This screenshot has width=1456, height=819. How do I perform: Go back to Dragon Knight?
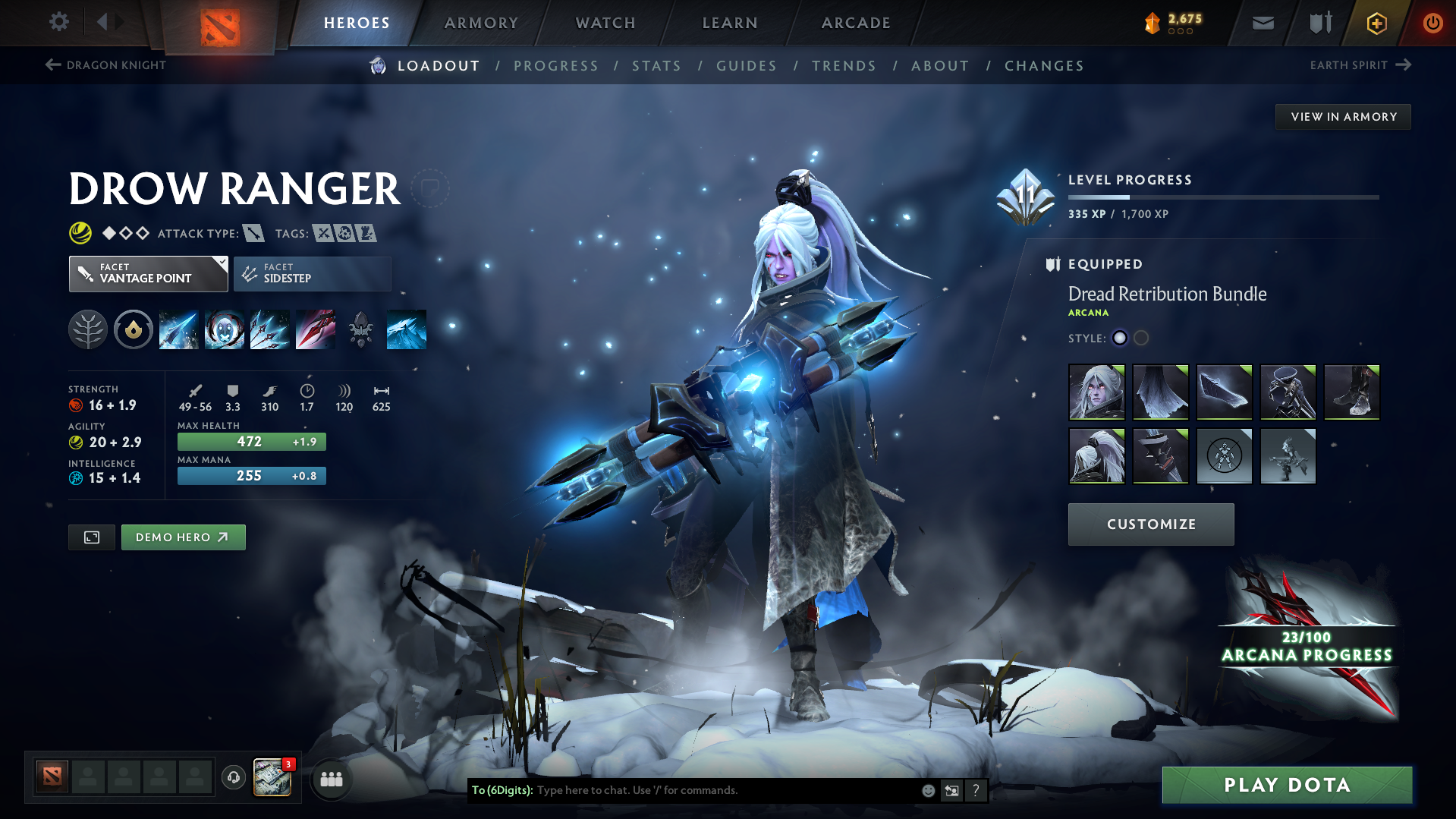(105, 65)
